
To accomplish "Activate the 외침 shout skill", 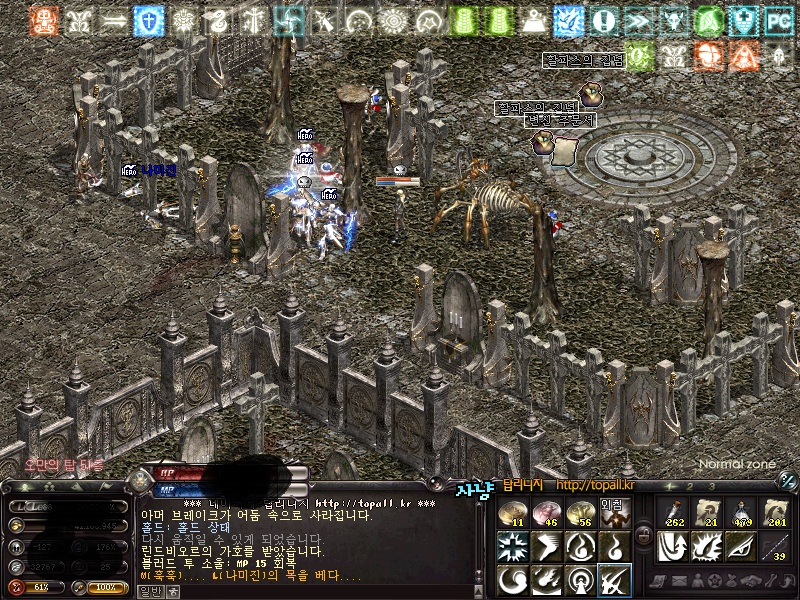I will click(x=613, y=513).
